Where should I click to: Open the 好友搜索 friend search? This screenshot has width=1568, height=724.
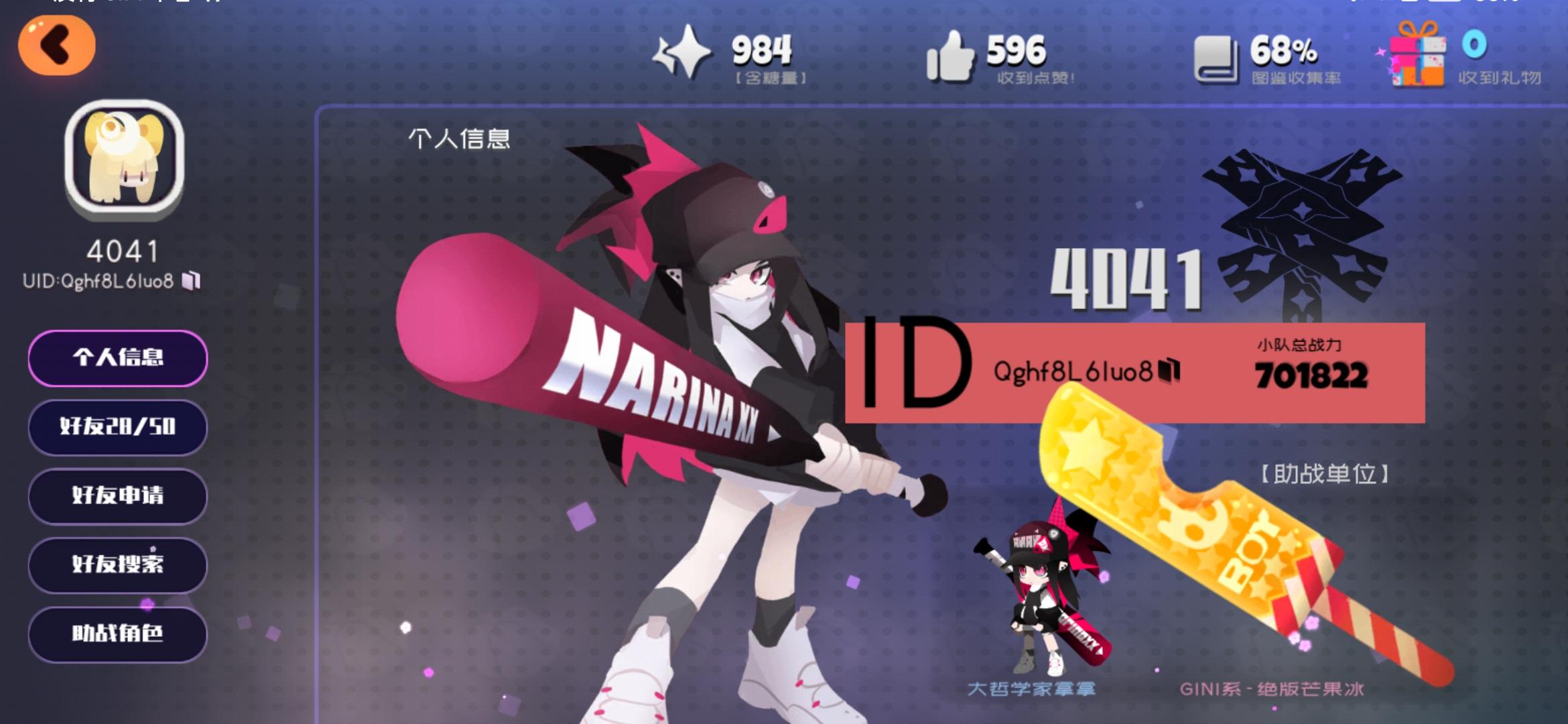pyautogui.click(x=117, y=565)
